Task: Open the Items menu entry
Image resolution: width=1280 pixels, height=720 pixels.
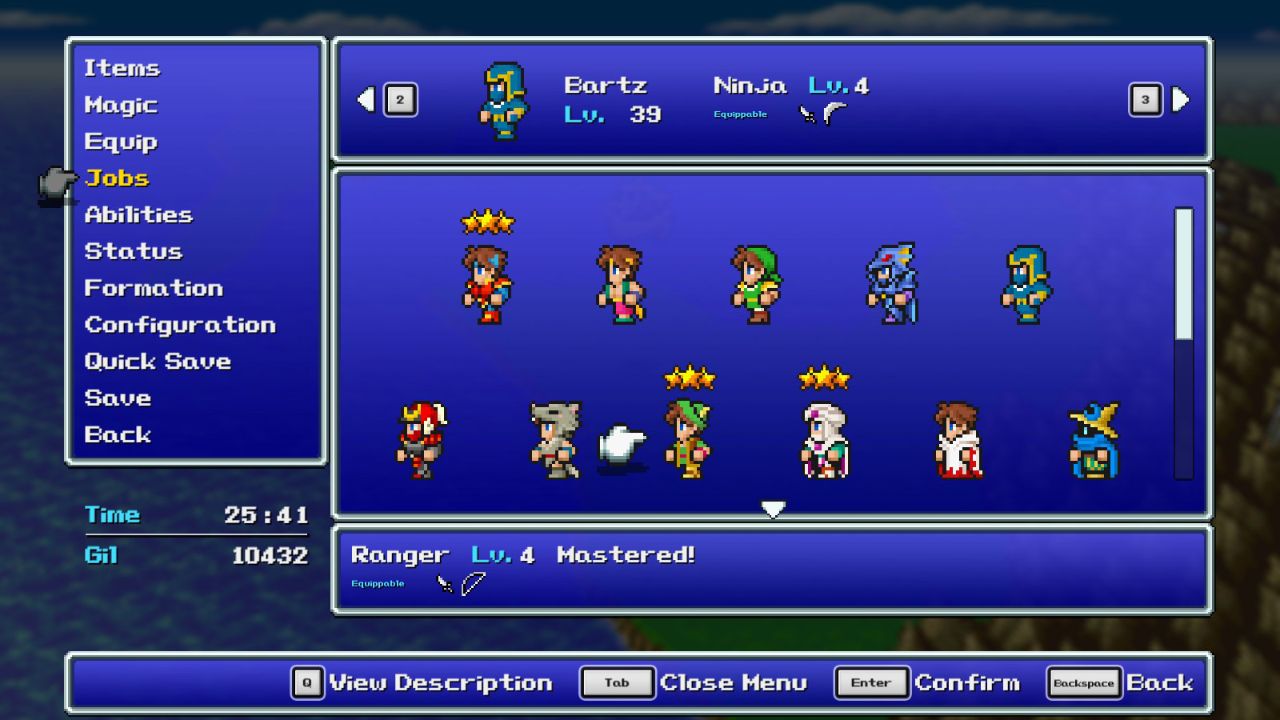Action: (x=122, y=68)
